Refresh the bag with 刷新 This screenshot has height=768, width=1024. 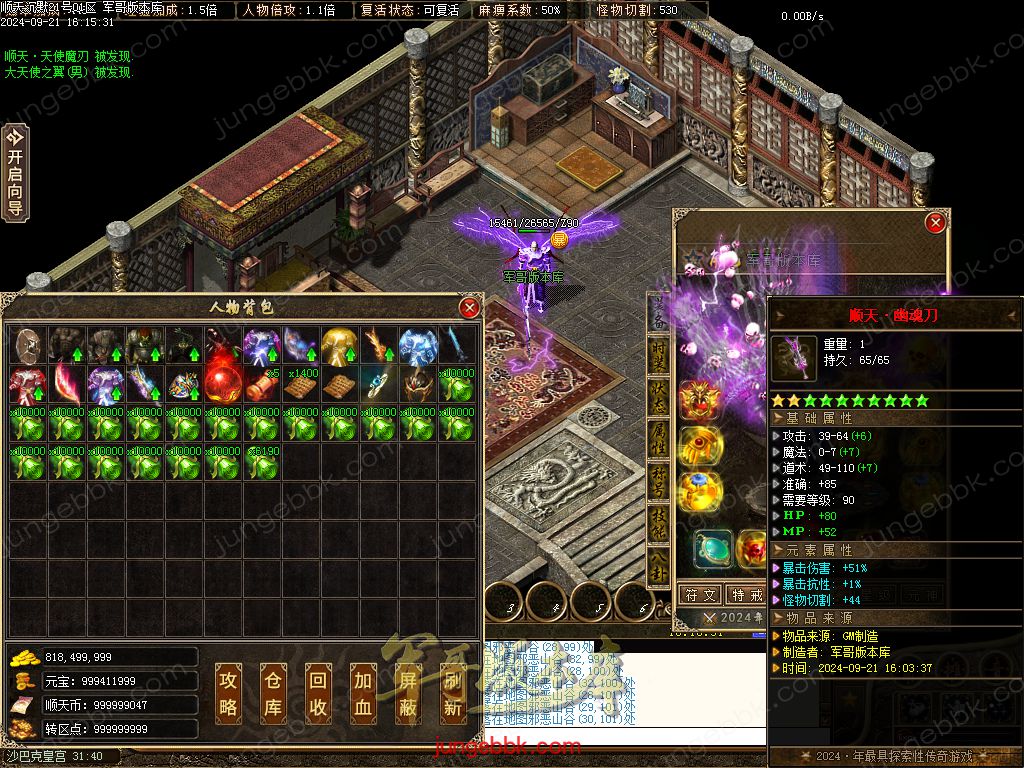click(453, 694)
